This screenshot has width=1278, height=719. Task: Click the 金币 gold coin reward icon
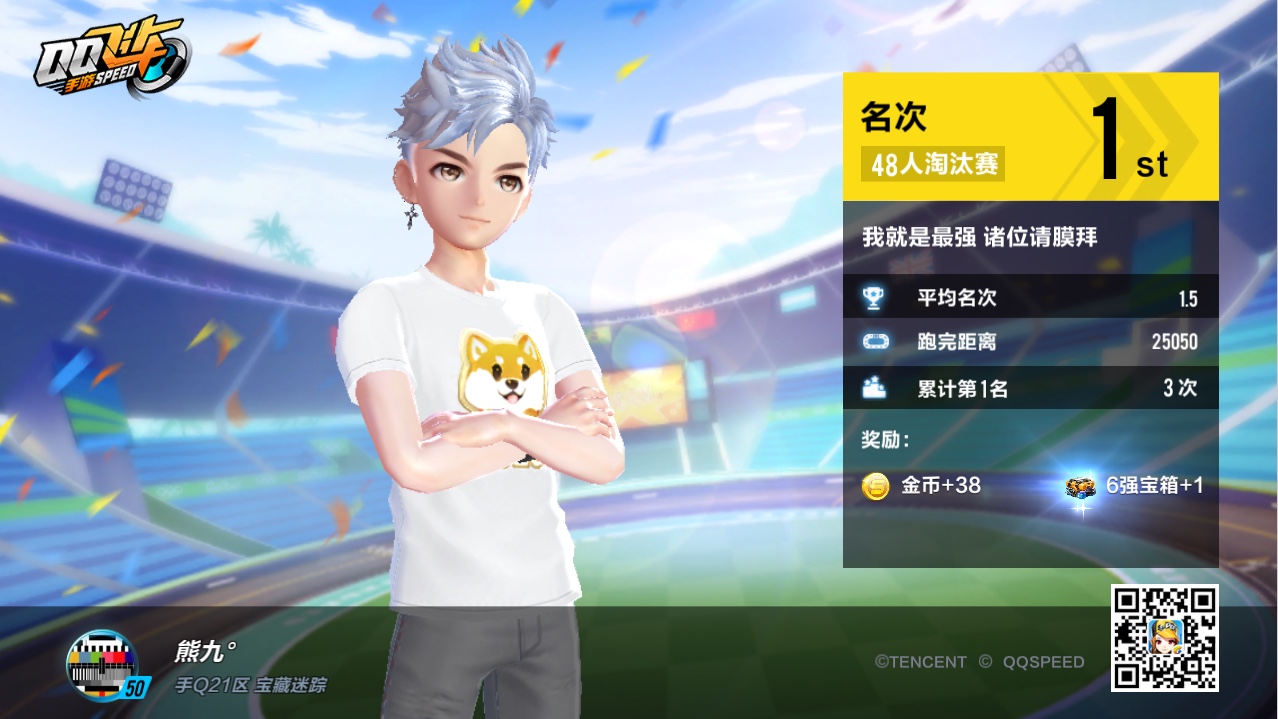(876, 487)
